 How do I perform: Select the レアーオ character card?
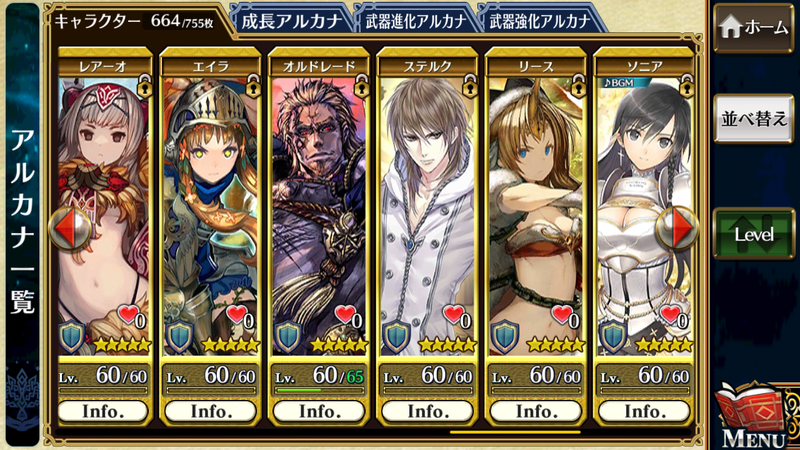[x=105, y=200]
